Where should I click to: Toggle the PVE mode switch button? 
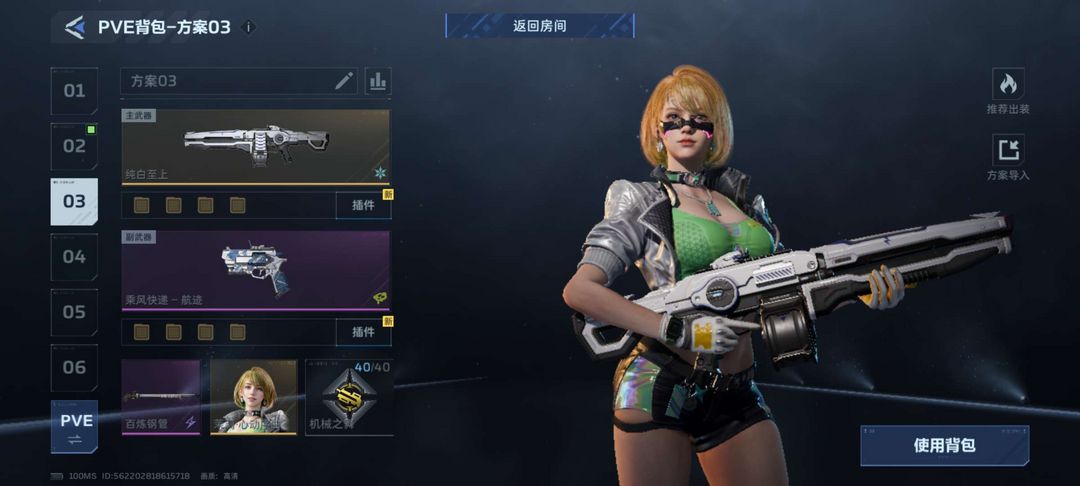pyautogui.click(x=75, y=427)
